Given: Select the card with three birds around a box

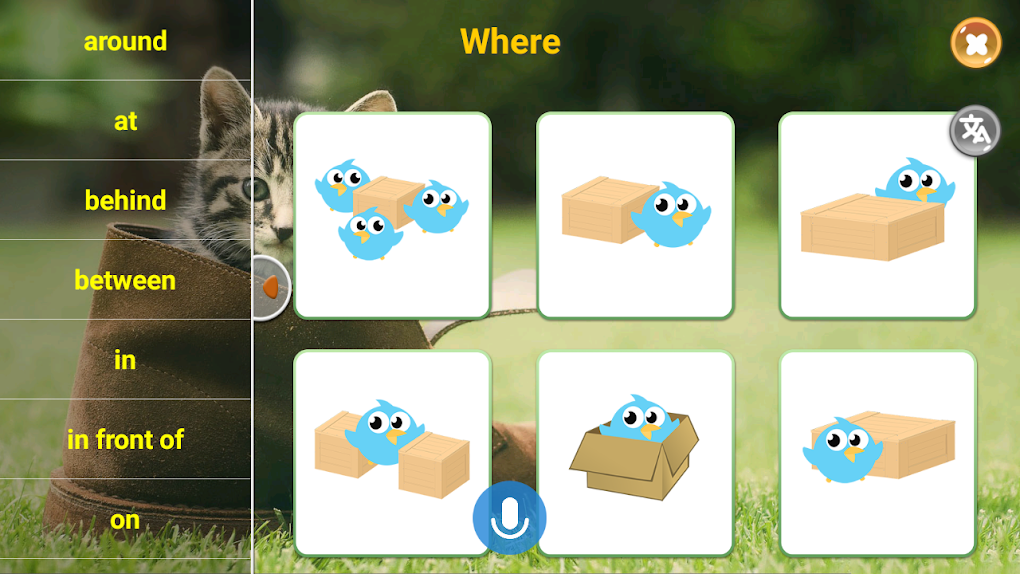Looking at the screenshot, I should point(392,215).
